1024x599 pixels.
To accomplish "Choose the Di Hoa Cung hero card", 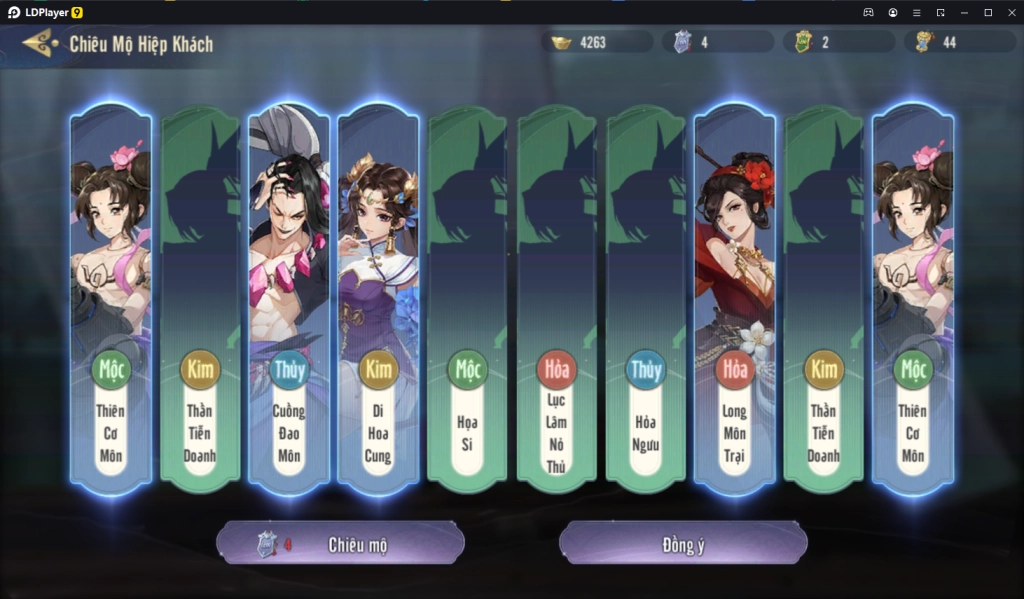I will tap(378, 300).
